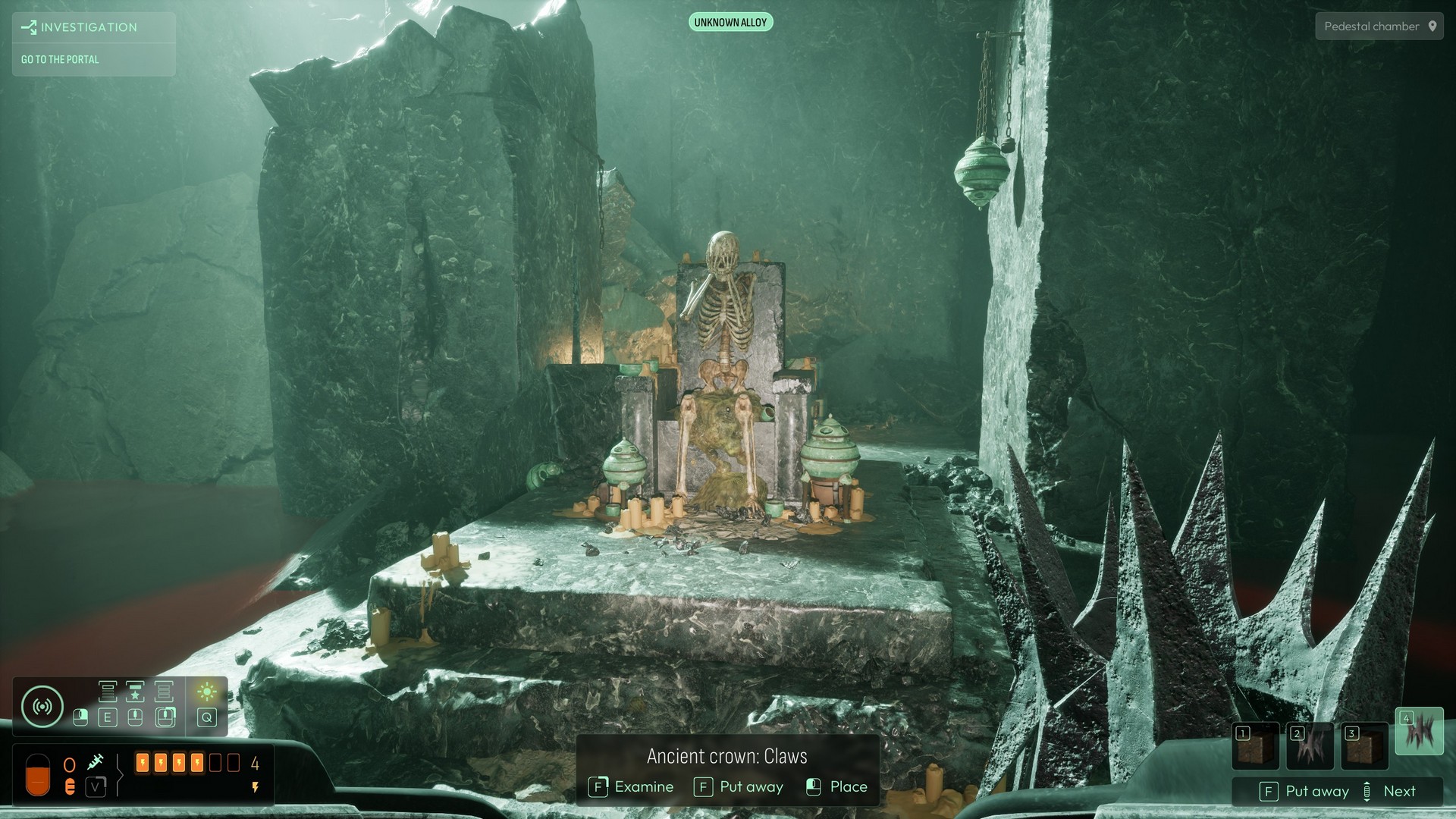Screen dimensions: 1456x819
Task: Select the syringe healing icon
Action: (96, 761)
